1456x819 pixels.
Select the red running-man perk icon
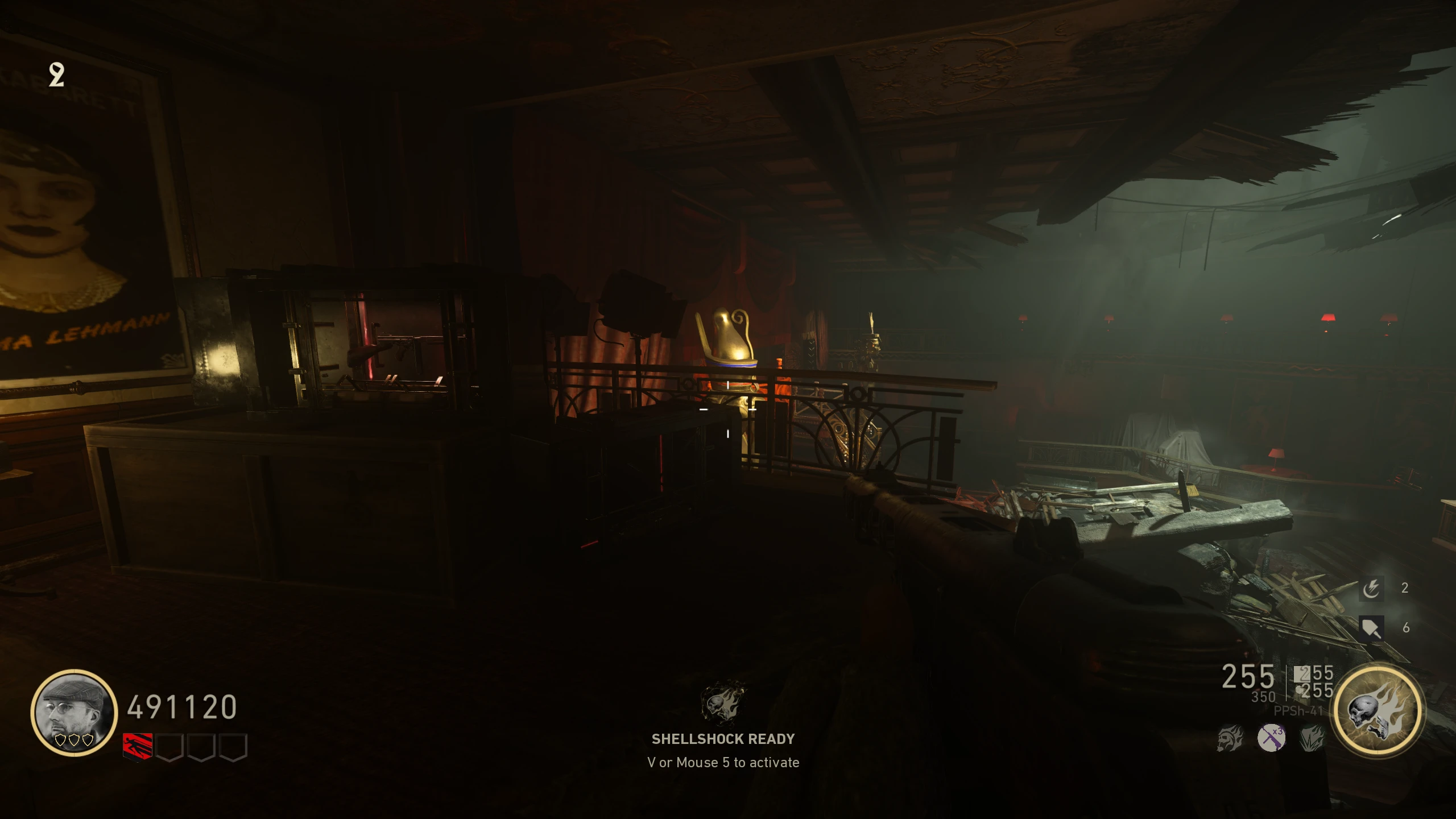tap(138, 747)
